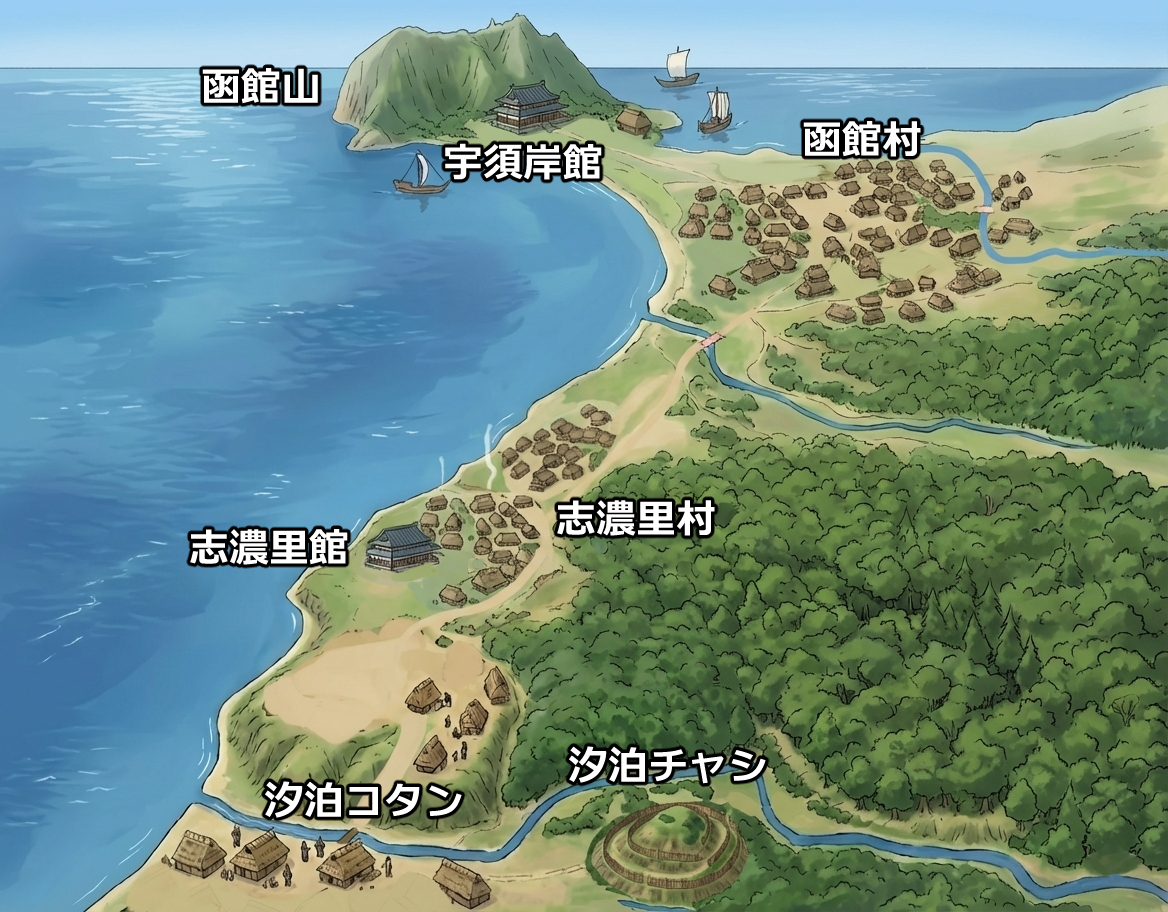Click the 汐泊チャシ map label
Viewport: 1168px width, 912px height.
point(667,766)
